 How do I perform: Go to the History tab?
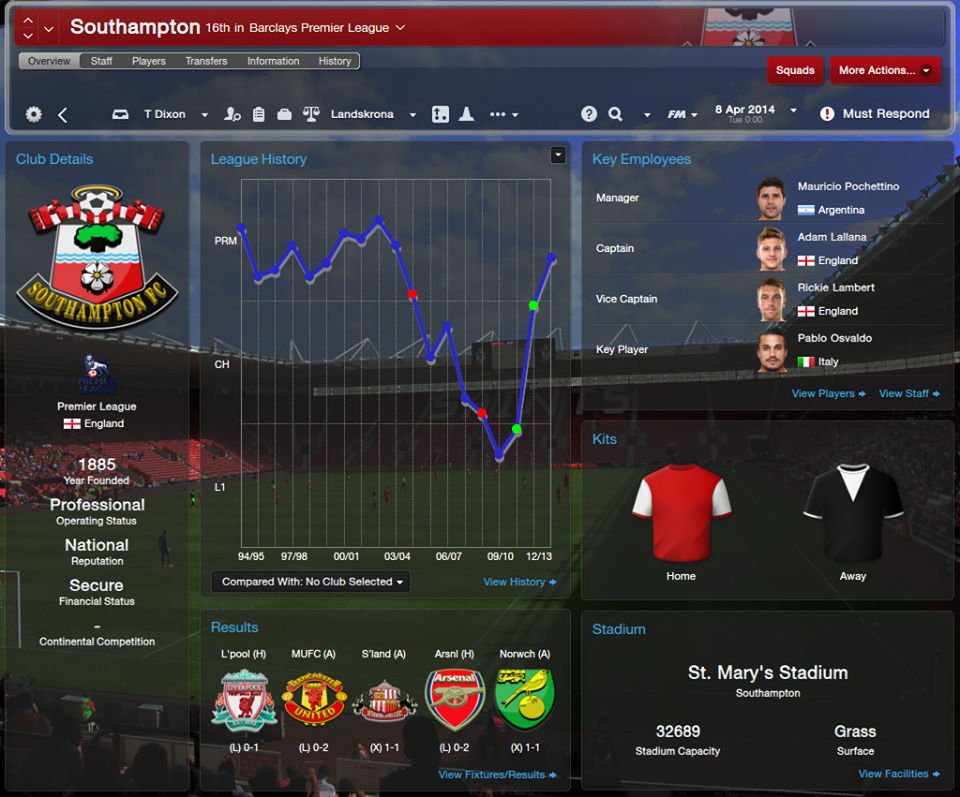(335, 61)
